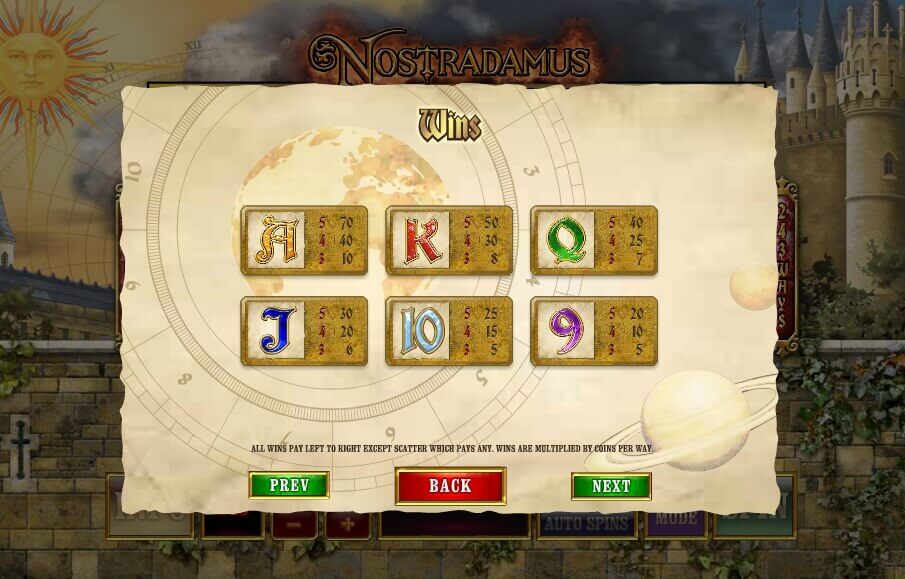Viewport: 905px width, 579px height.
Task: Show the NEXT paytable page
Action: tap(611, 486)
